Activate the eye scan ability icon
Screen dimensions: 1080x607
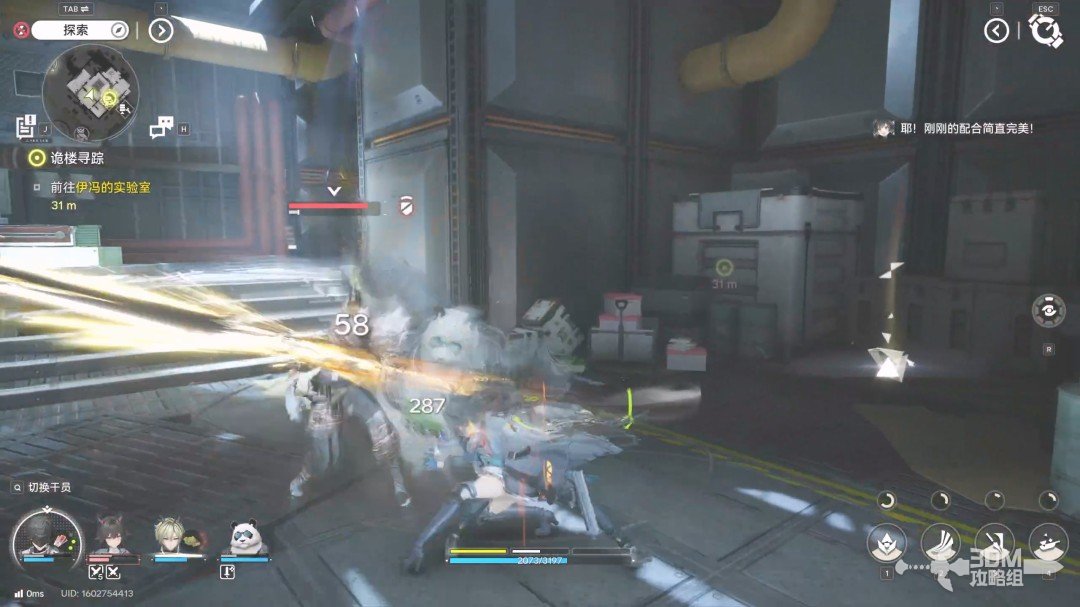click(x=1047, y=310)
